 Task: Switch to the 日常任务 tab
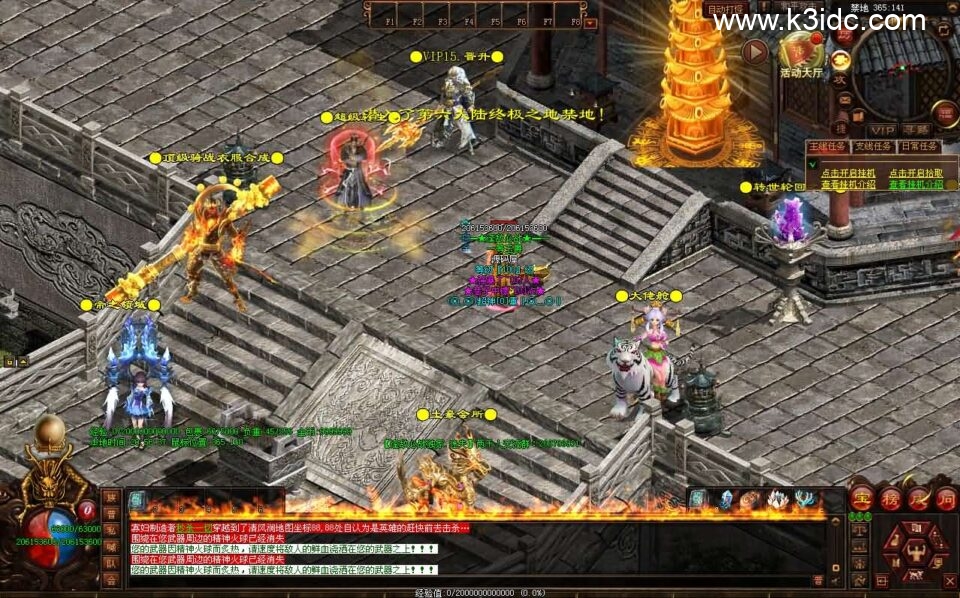(919, 146)
